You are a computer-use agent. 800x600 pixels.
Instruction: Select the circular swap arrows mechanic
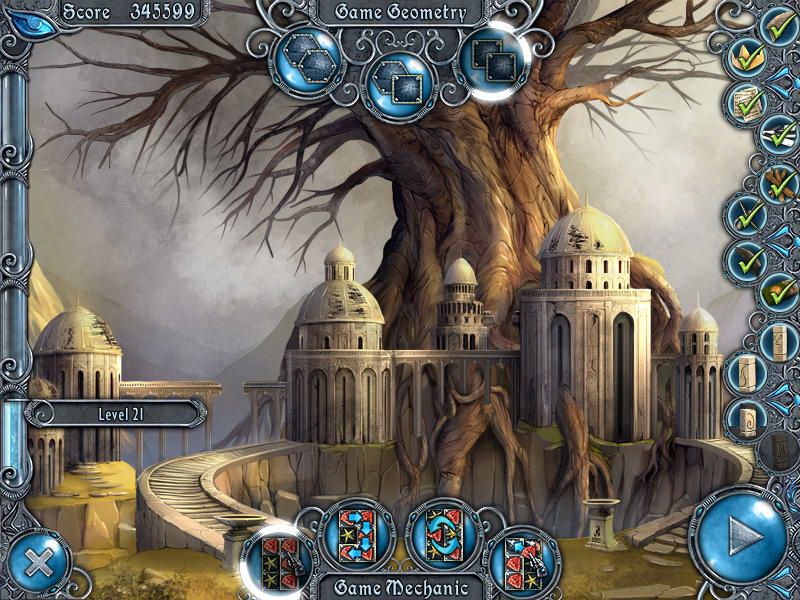441,532
